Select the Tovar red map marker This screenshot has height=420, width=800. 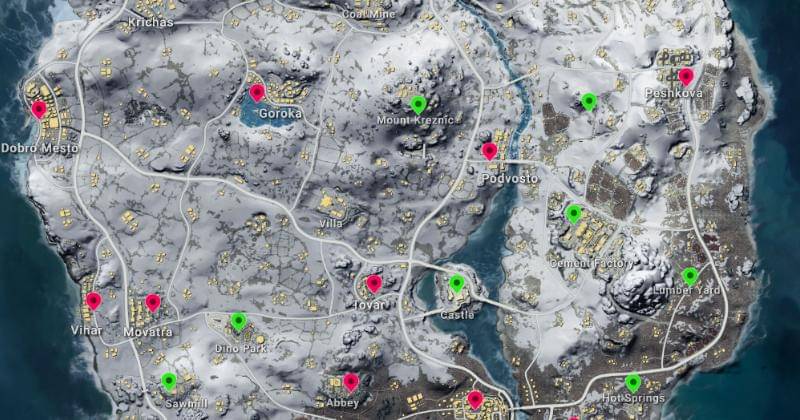374,283
